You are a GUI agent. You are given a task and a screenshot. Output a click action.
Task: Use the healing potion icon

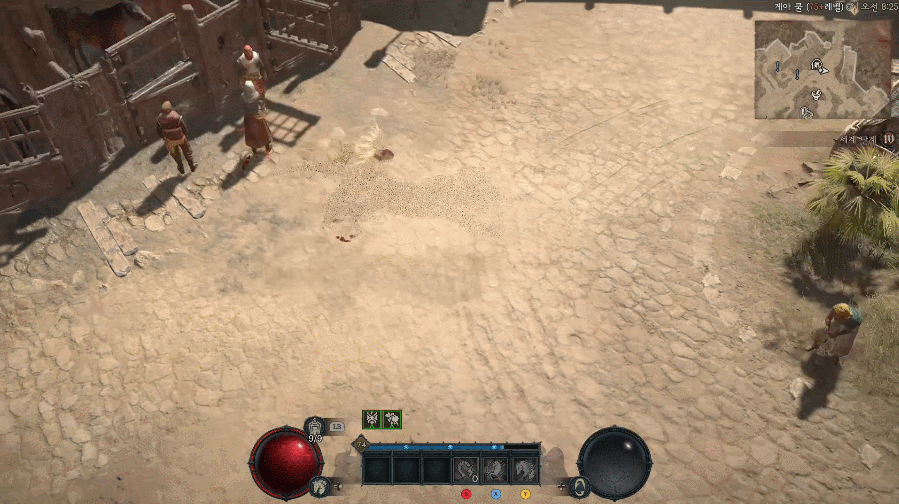pyautogui.click(x=315, y=428)
